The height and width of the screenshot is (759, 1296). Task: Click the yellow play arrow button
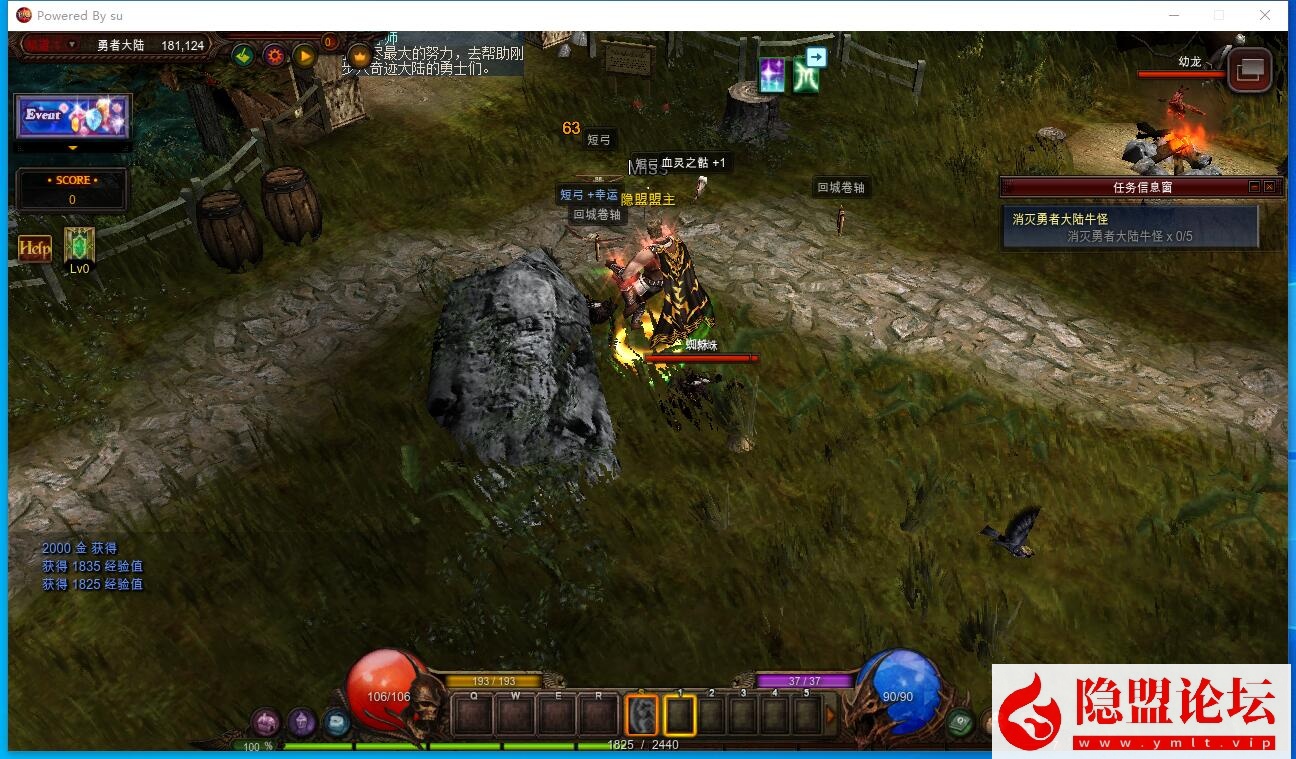[304, 55]
